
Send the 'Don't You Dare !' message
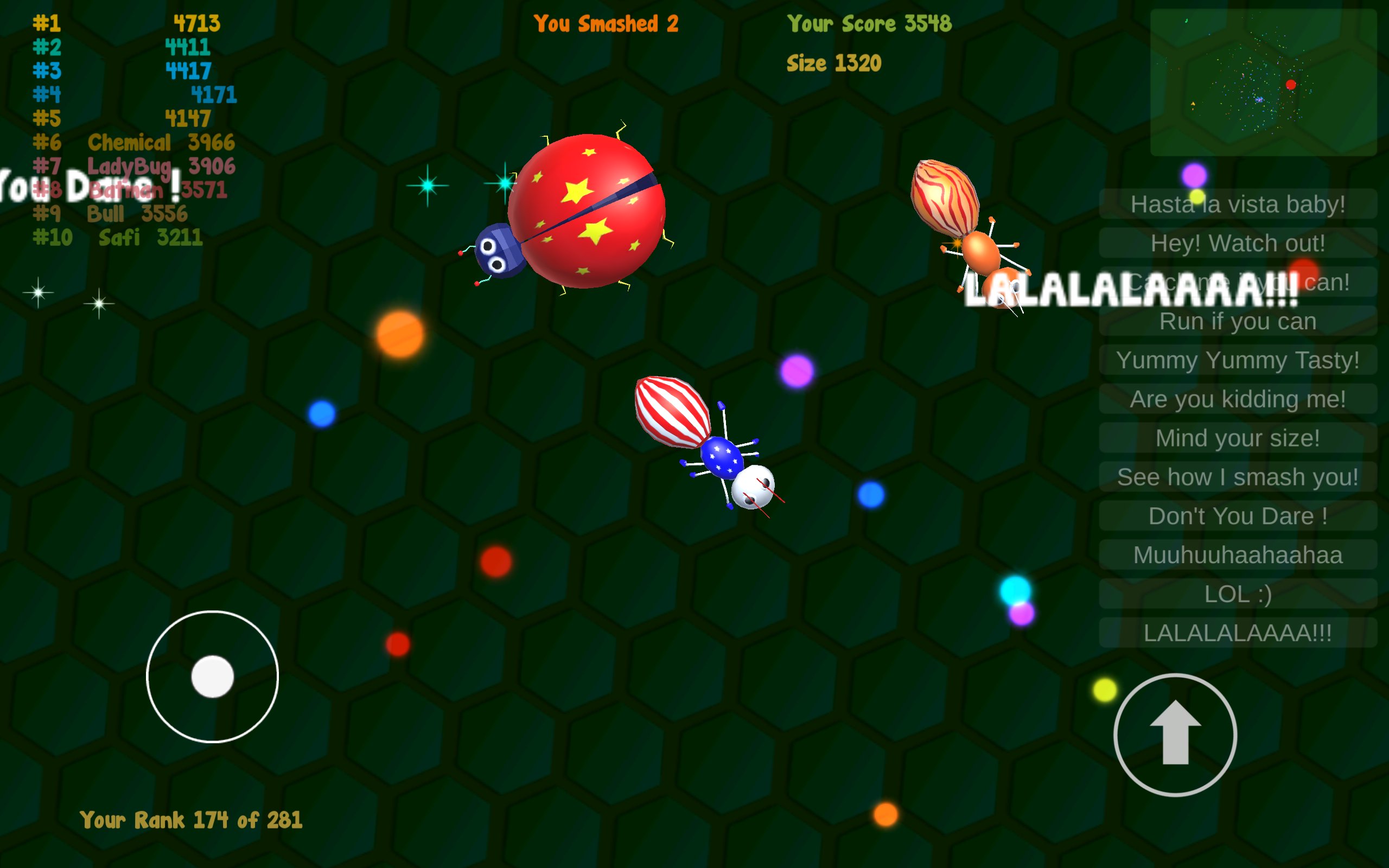click(x=1237, y=515)
